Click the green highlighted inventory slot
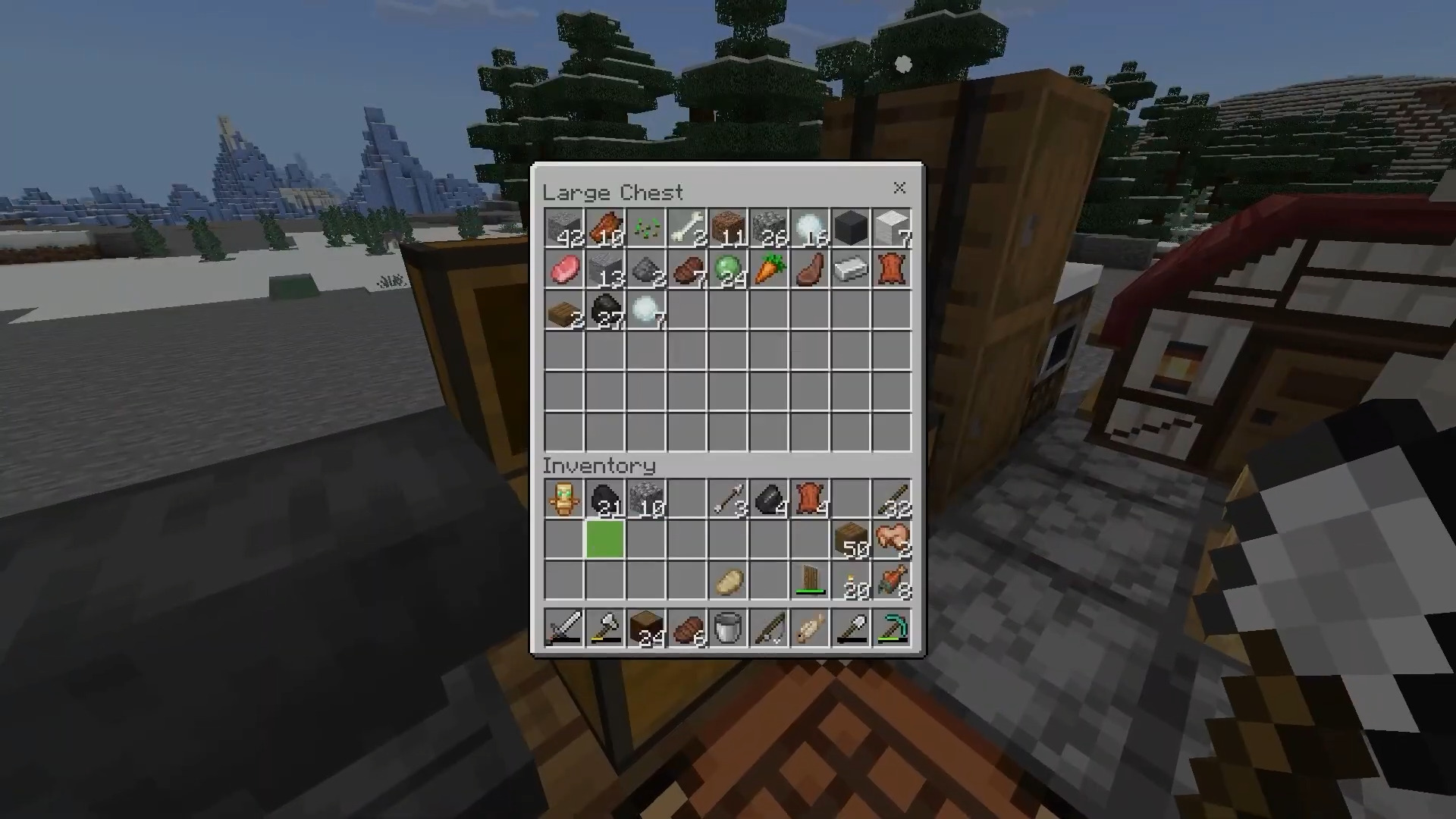This screenshot has height=819, width=1456. (606, 540)
